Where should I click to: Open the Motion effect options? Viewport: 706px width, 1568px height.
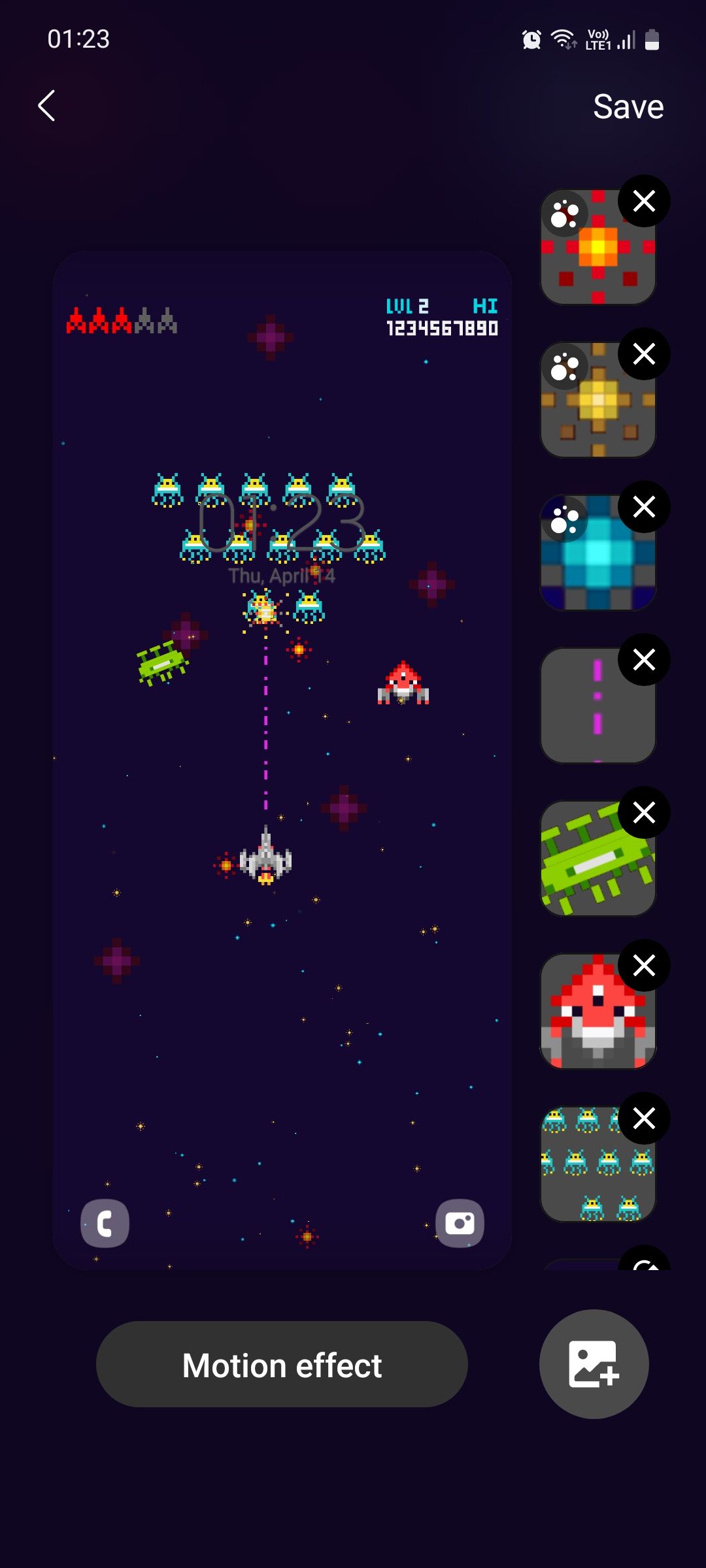click(282, 1364)
